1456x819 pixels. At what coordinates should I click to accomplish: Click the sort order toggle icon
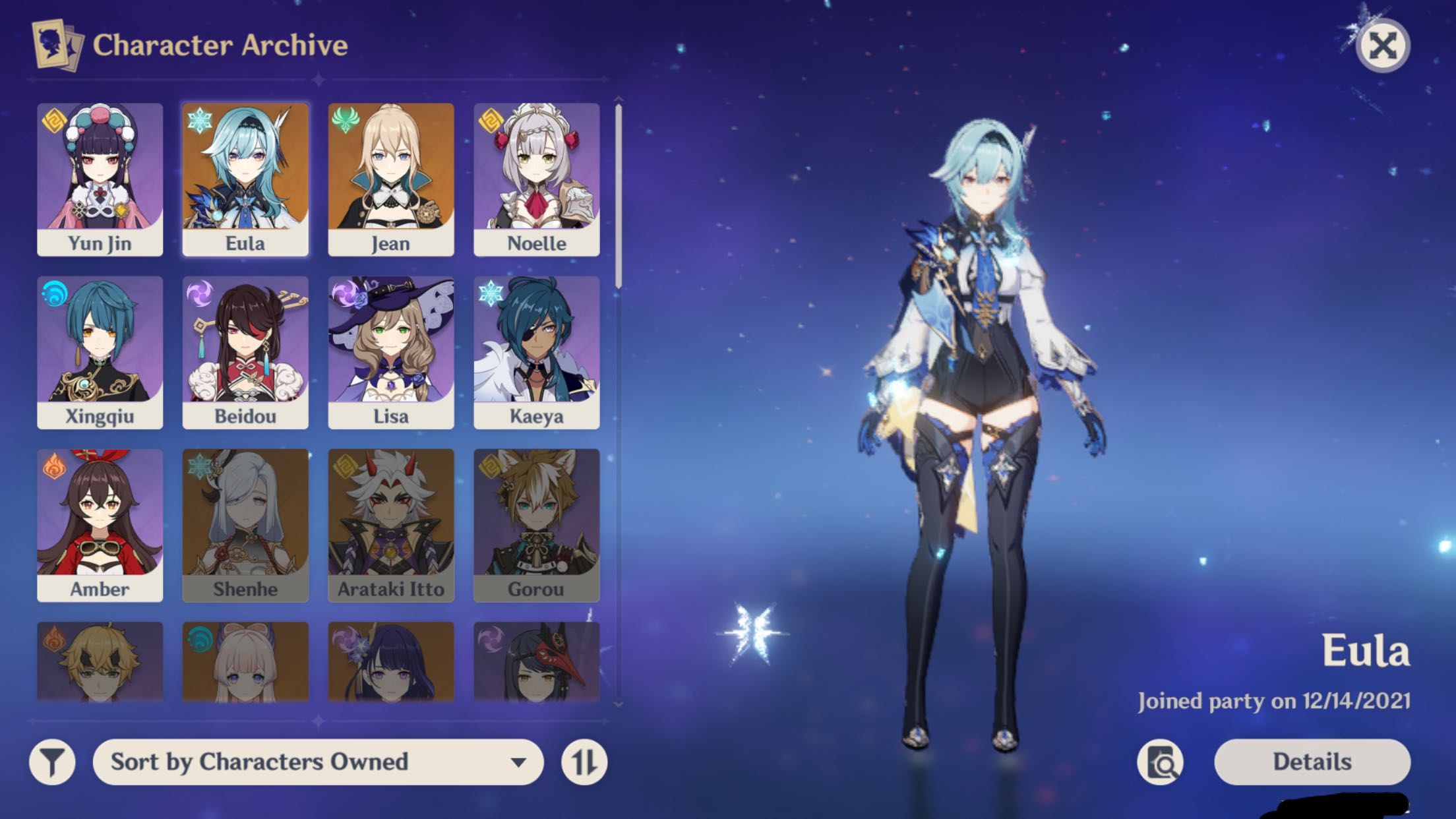coord(586,762)
